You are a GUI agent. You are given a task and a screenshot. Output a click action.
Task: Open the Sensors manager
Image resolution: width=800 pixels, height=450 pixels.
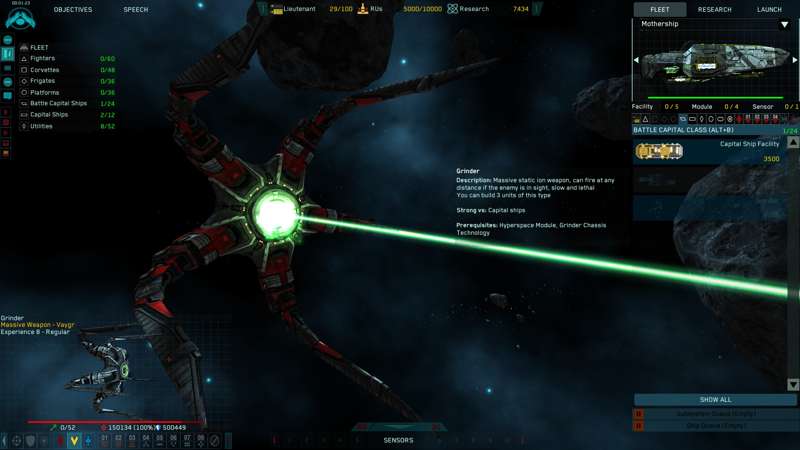pyautogui.click(x=398, y=440)
